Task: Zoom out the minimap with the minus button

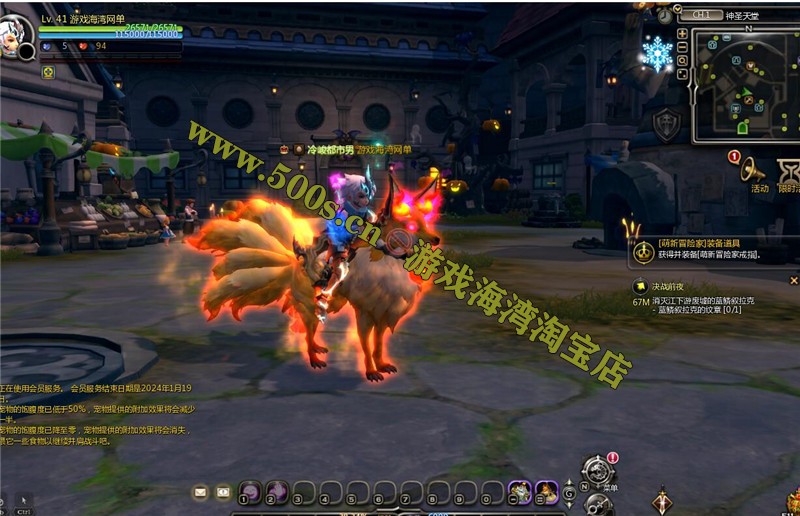Action: [x=682, y=47]
